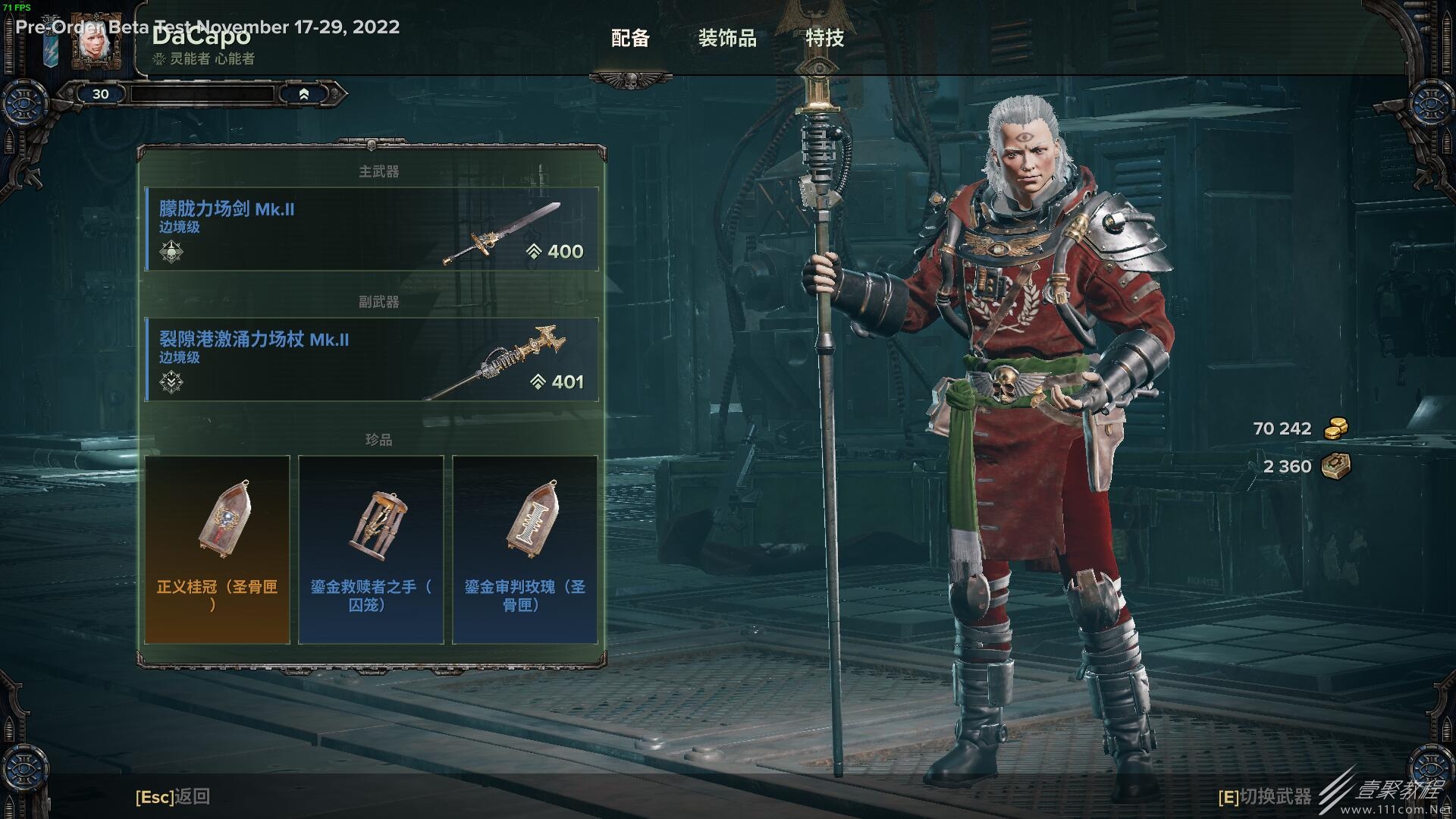Select the 朦胧力场剑 Mk.II primary weapon slot
Image resolution: width=1456 pixels, height=819 pixels.
tap(372, 229)
